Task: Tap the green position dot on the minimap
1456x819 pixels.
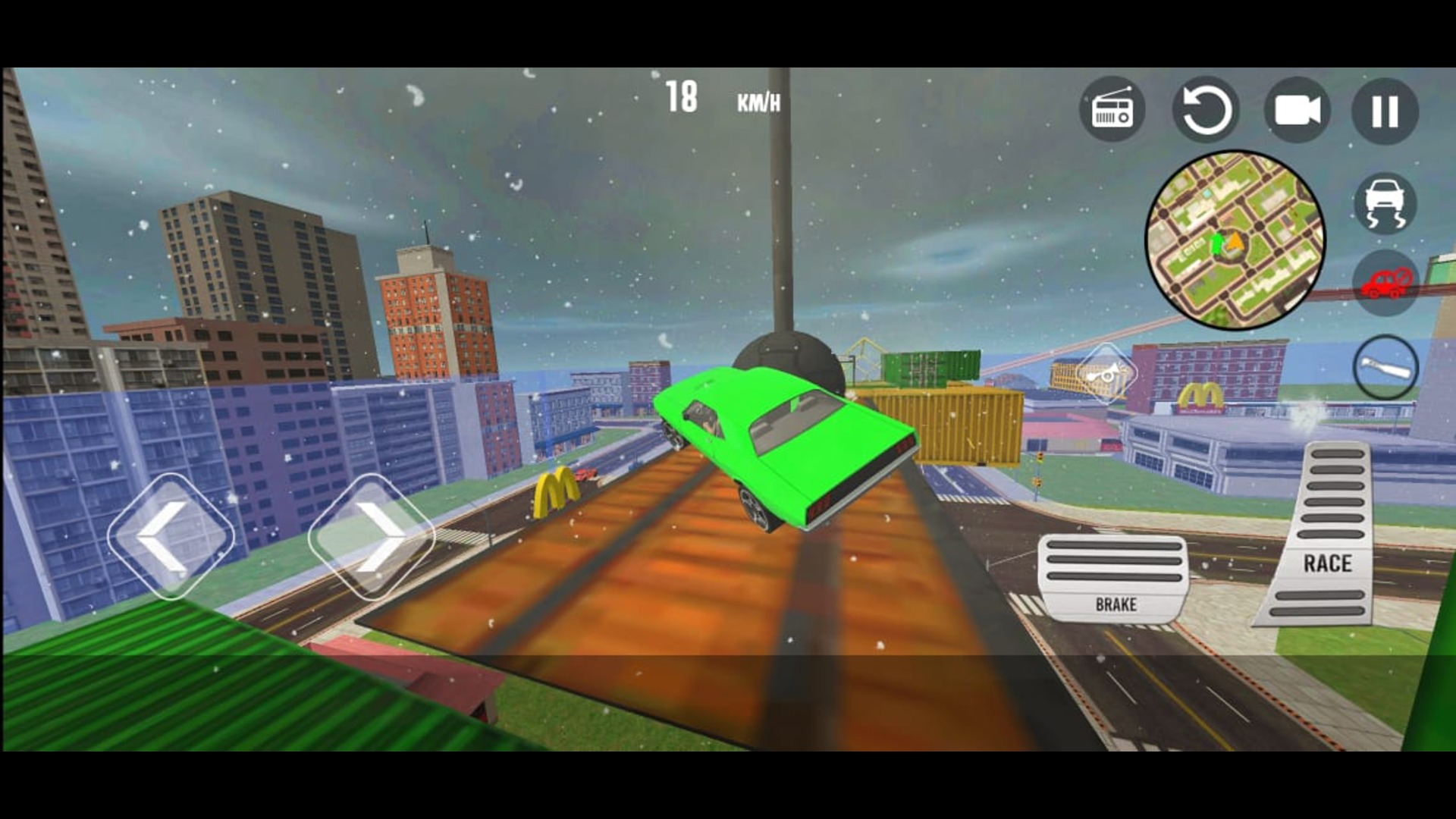Action: (x=1216, y=243)
